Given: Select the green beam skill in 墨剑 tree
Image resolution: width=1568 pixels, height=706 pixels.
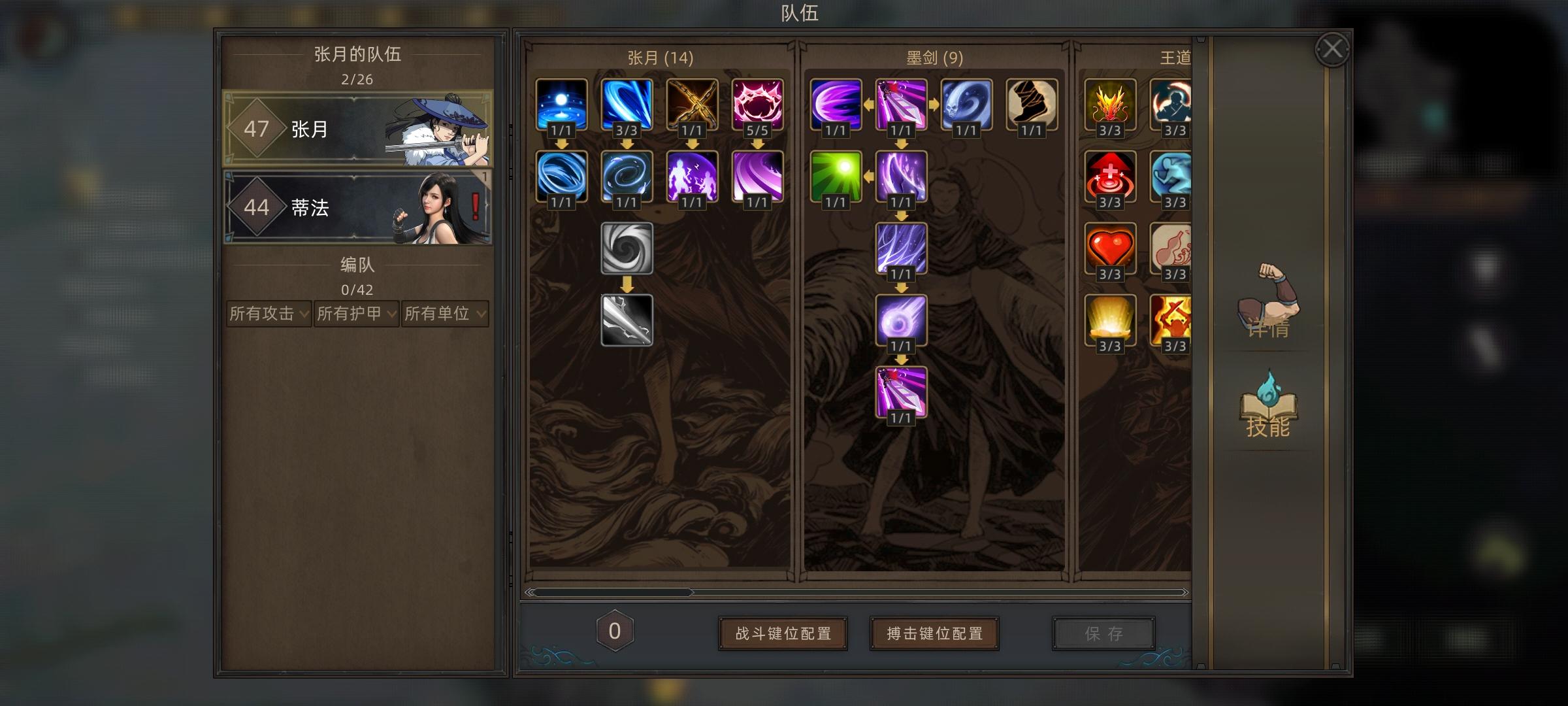Looking at the screenshot, I should [x=834, y=177].
